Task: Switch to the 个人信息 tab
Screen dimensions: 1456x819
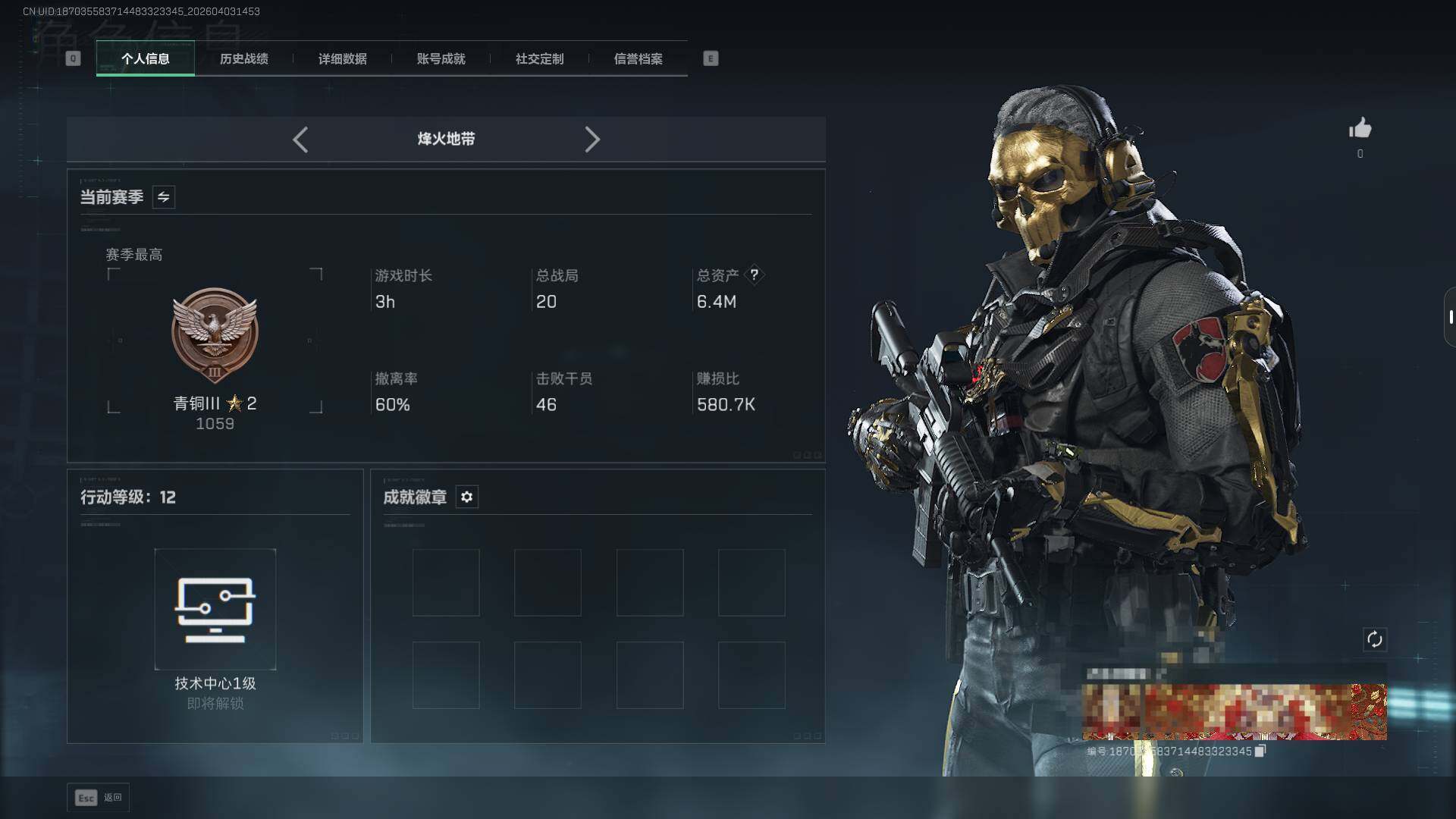Action: pyautogui.click(x=146, y=59)
